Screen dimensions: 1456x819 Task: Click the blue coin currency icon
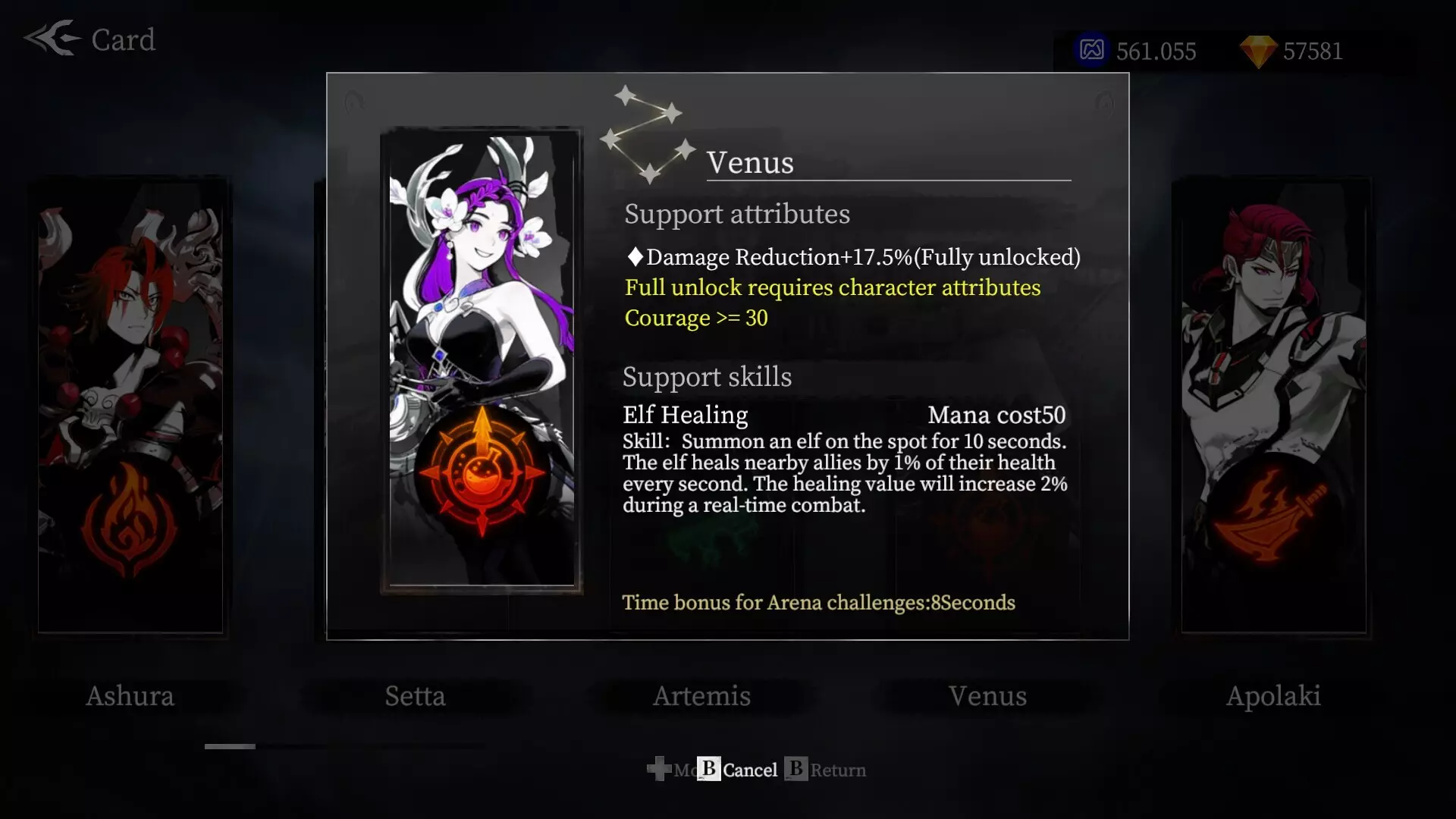tap(1092, 52)
